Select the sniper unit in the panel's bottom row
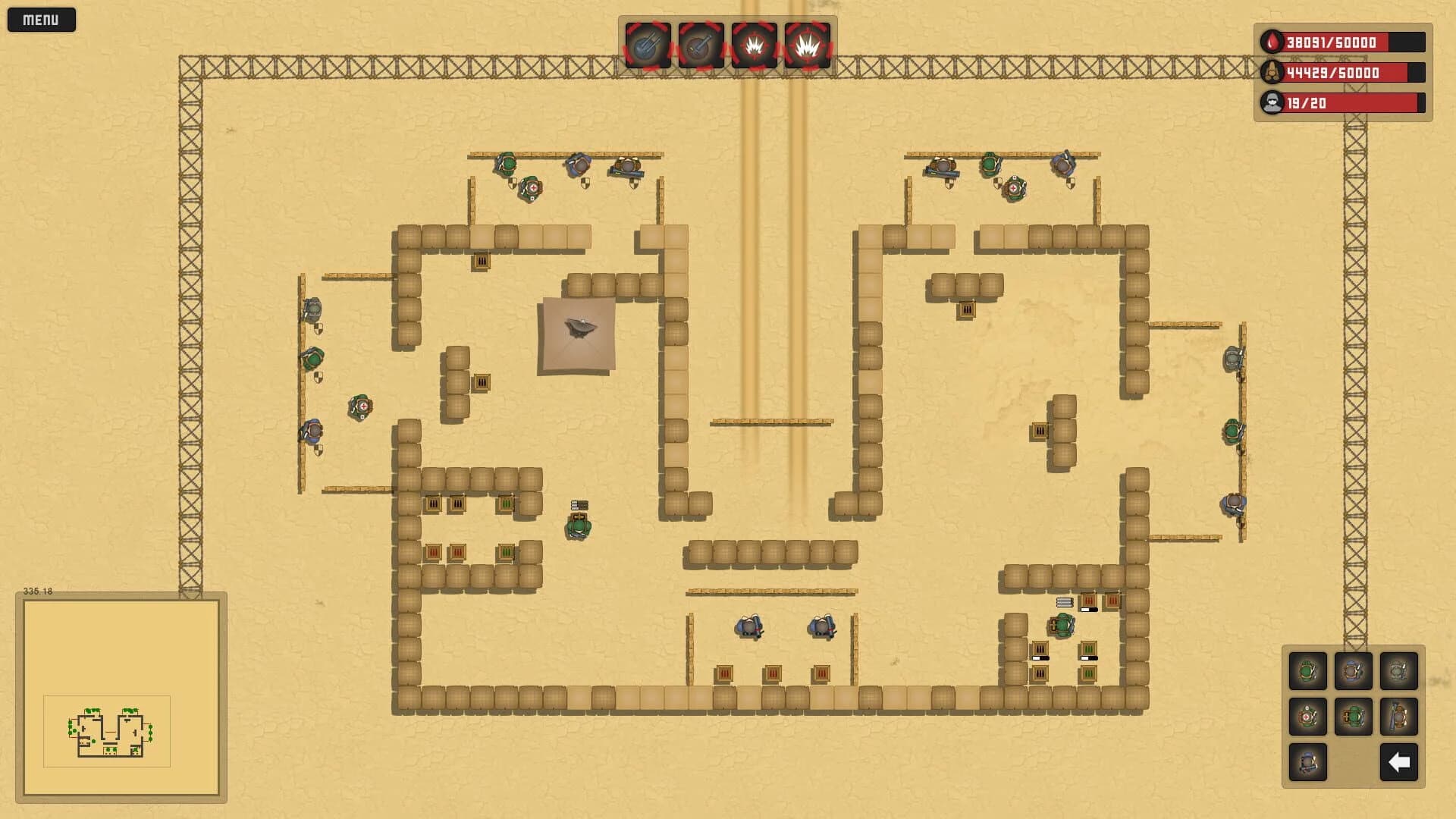This screenshot has height=819, width=1456. click(1307, 763)
